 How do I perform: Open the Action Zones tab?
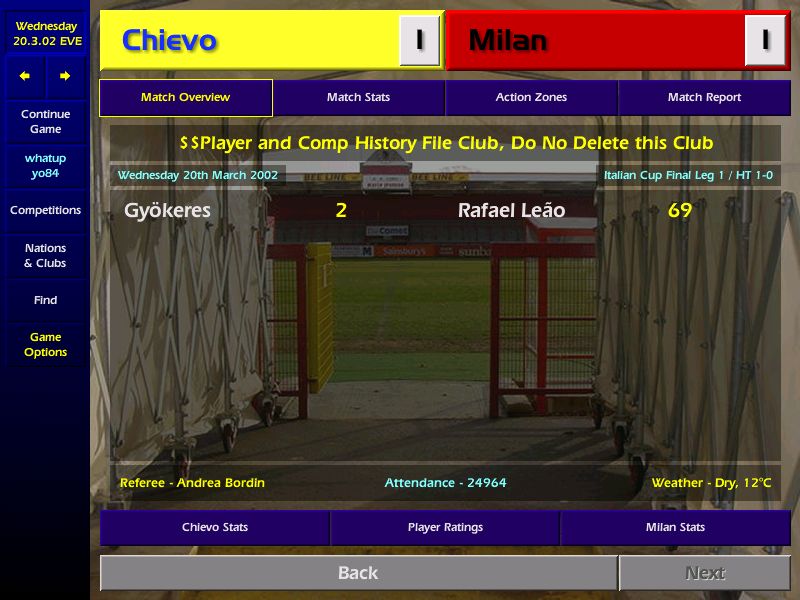(531, 98)
